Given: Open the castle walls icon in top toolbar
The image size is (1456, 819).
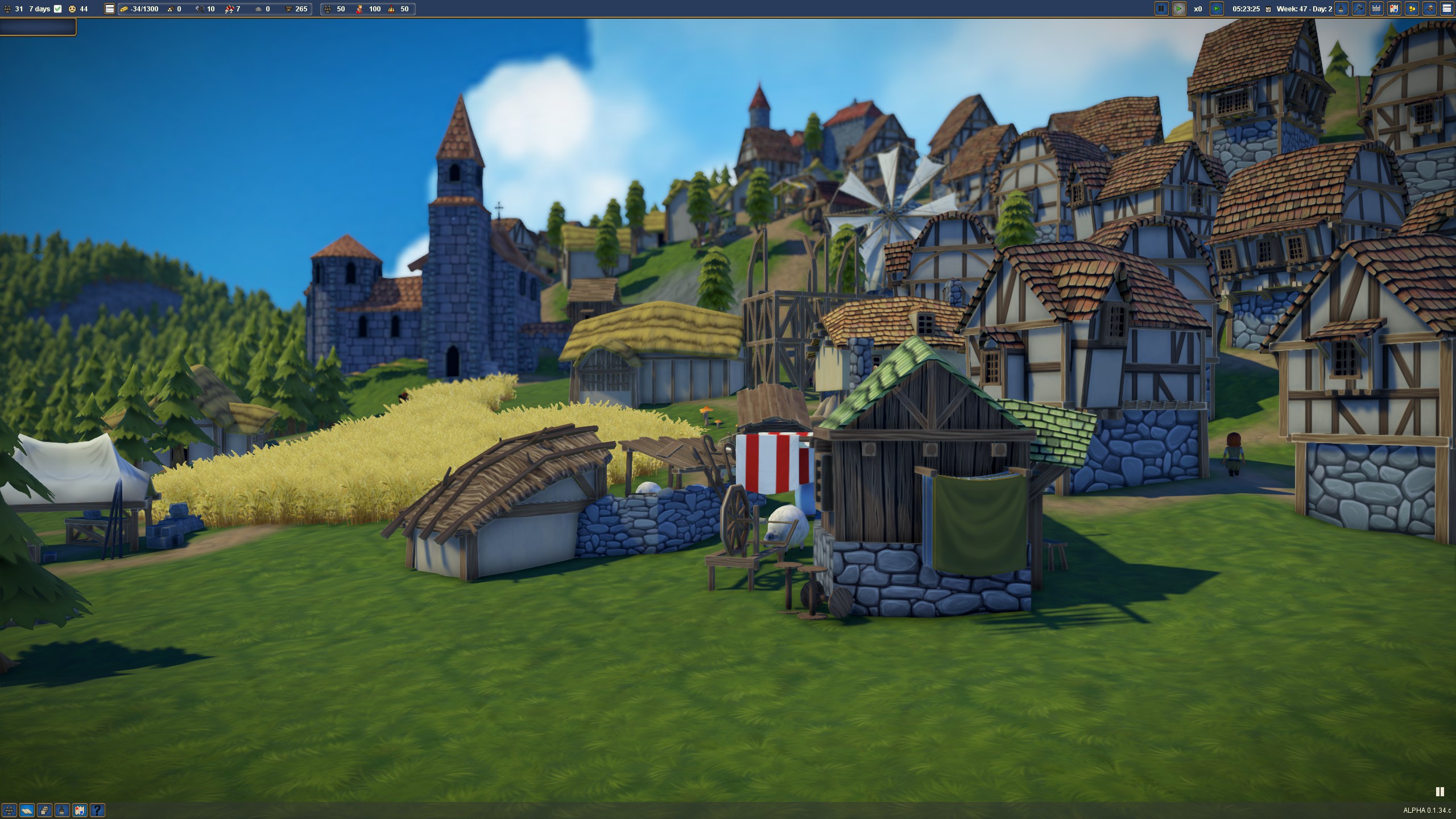Looking at the screenshot, I should (1377, 9).
